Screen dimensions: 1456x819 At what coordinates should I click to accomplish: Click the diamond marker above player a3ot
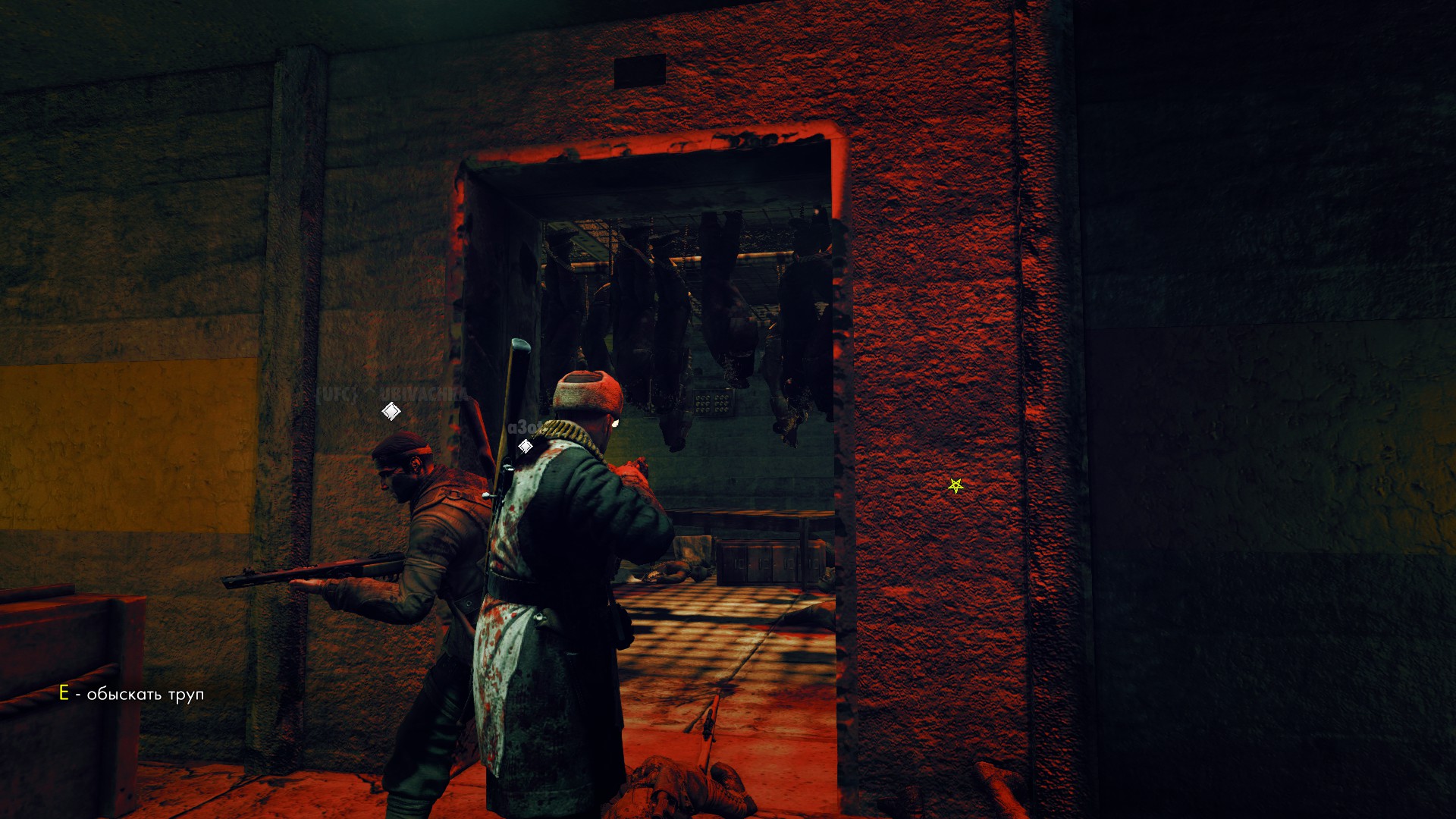click(525, 446)
